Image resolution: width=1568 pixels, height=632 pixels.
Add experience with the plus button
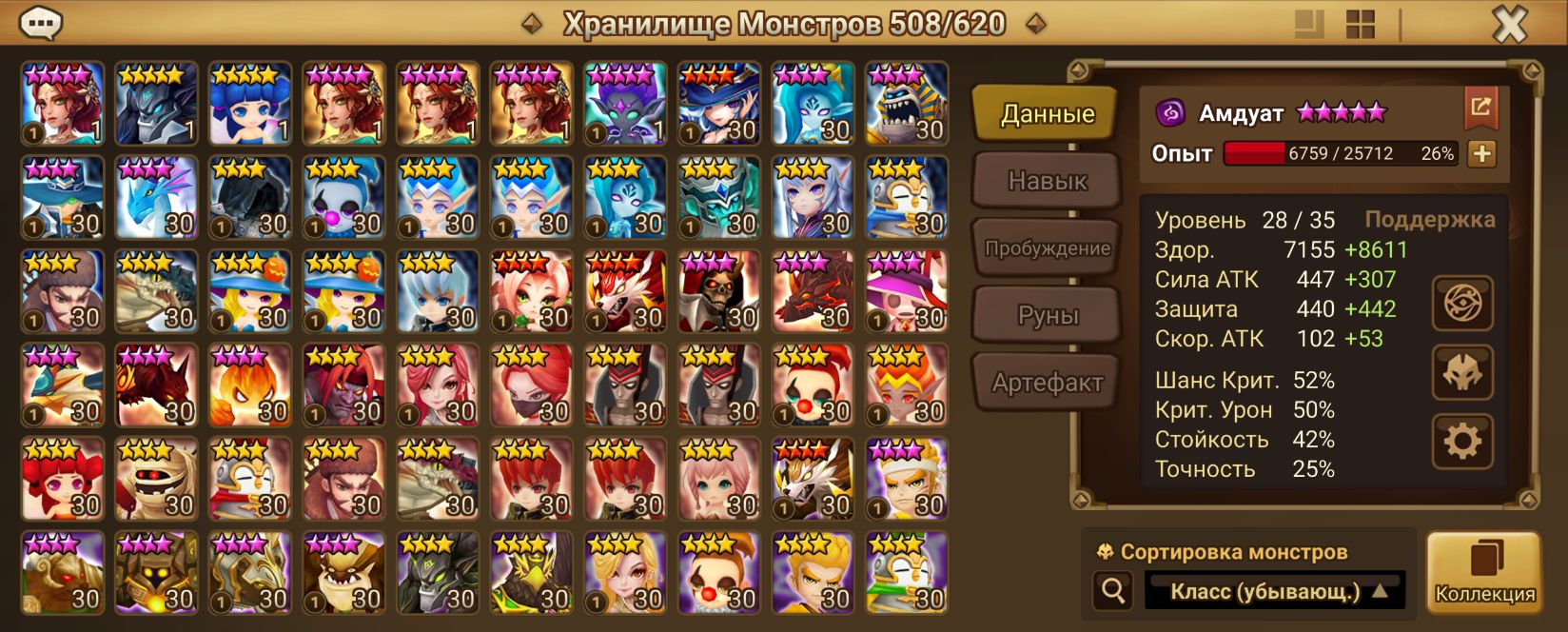tap(1481, 153)
